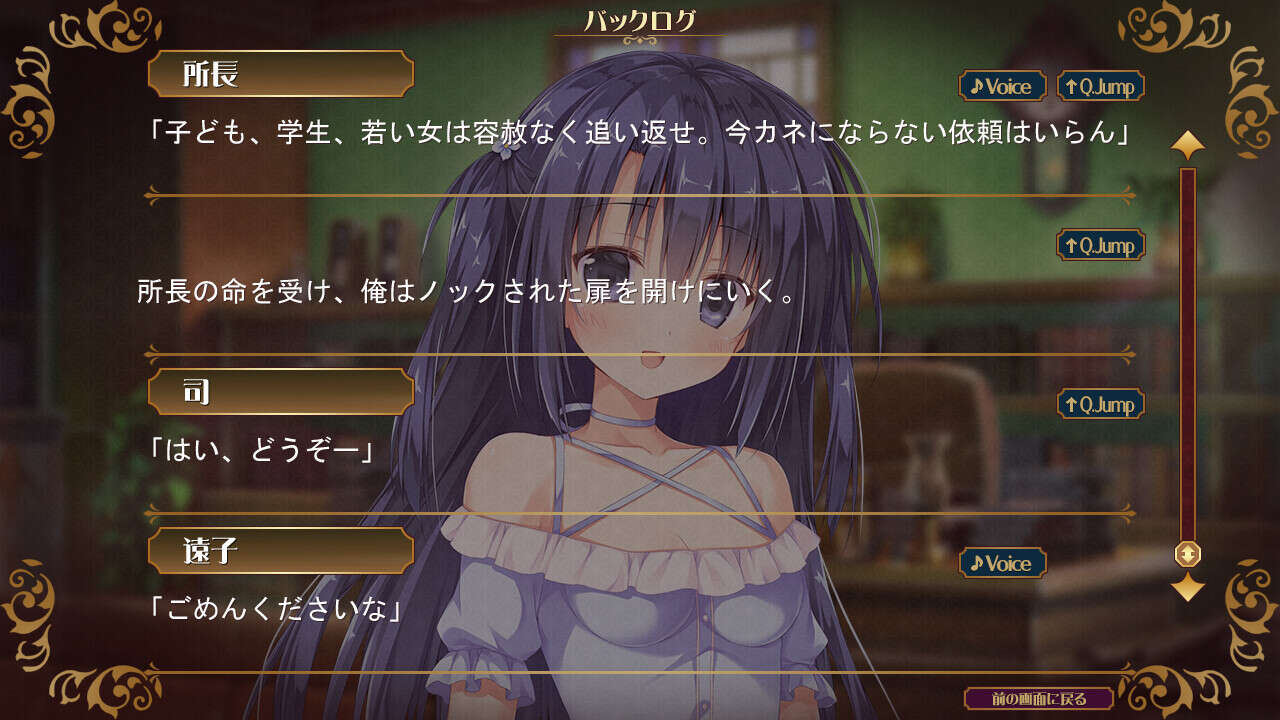Click the gold diamond arrow at scrollbar bottom
Image resolution: width=1280 pixels, height=720 pixels.
1186,585
